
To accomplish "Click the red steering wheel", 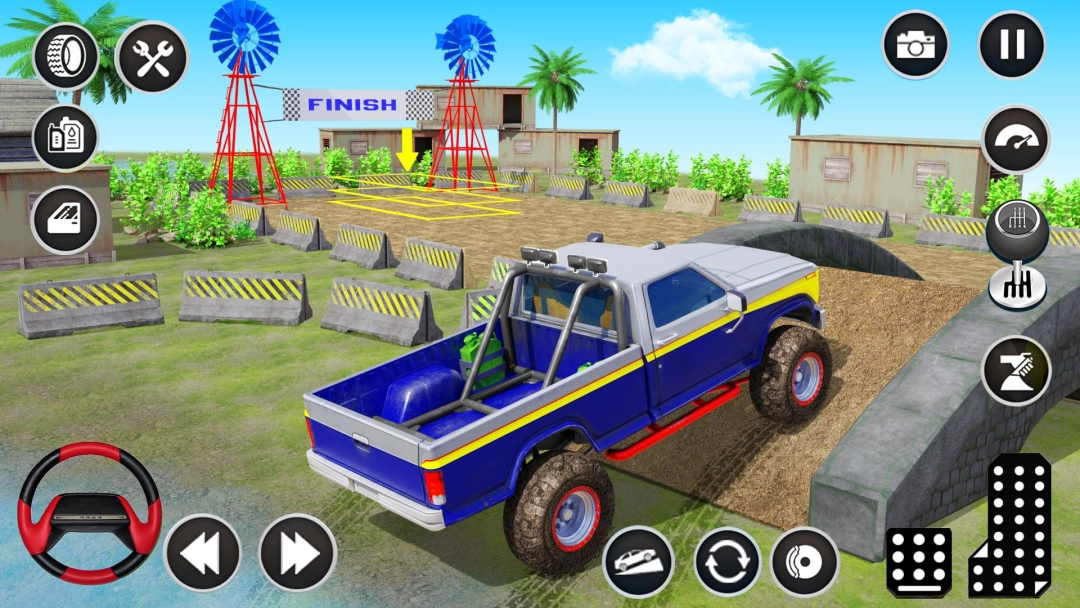I will (x=90, y=513).
